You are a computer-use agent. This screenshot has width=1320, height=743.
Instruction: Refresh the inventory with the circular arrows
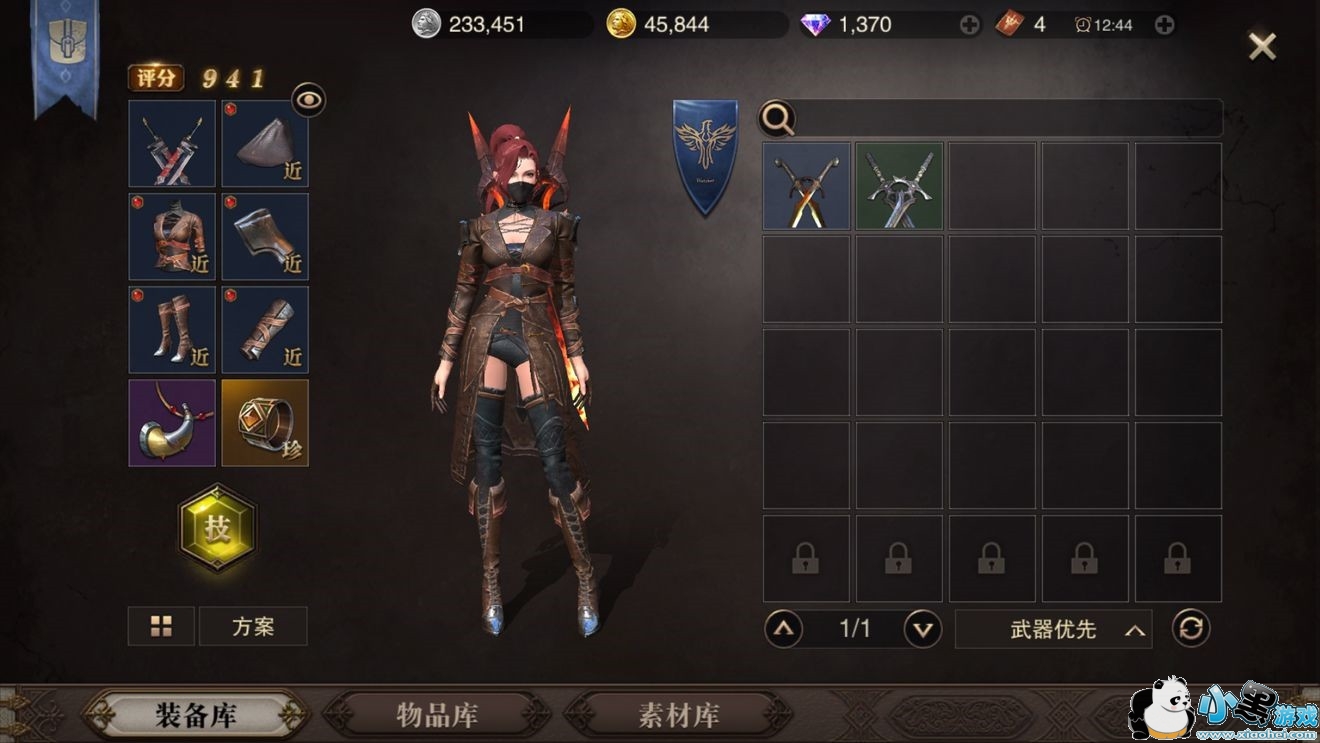coord(1191,629)
